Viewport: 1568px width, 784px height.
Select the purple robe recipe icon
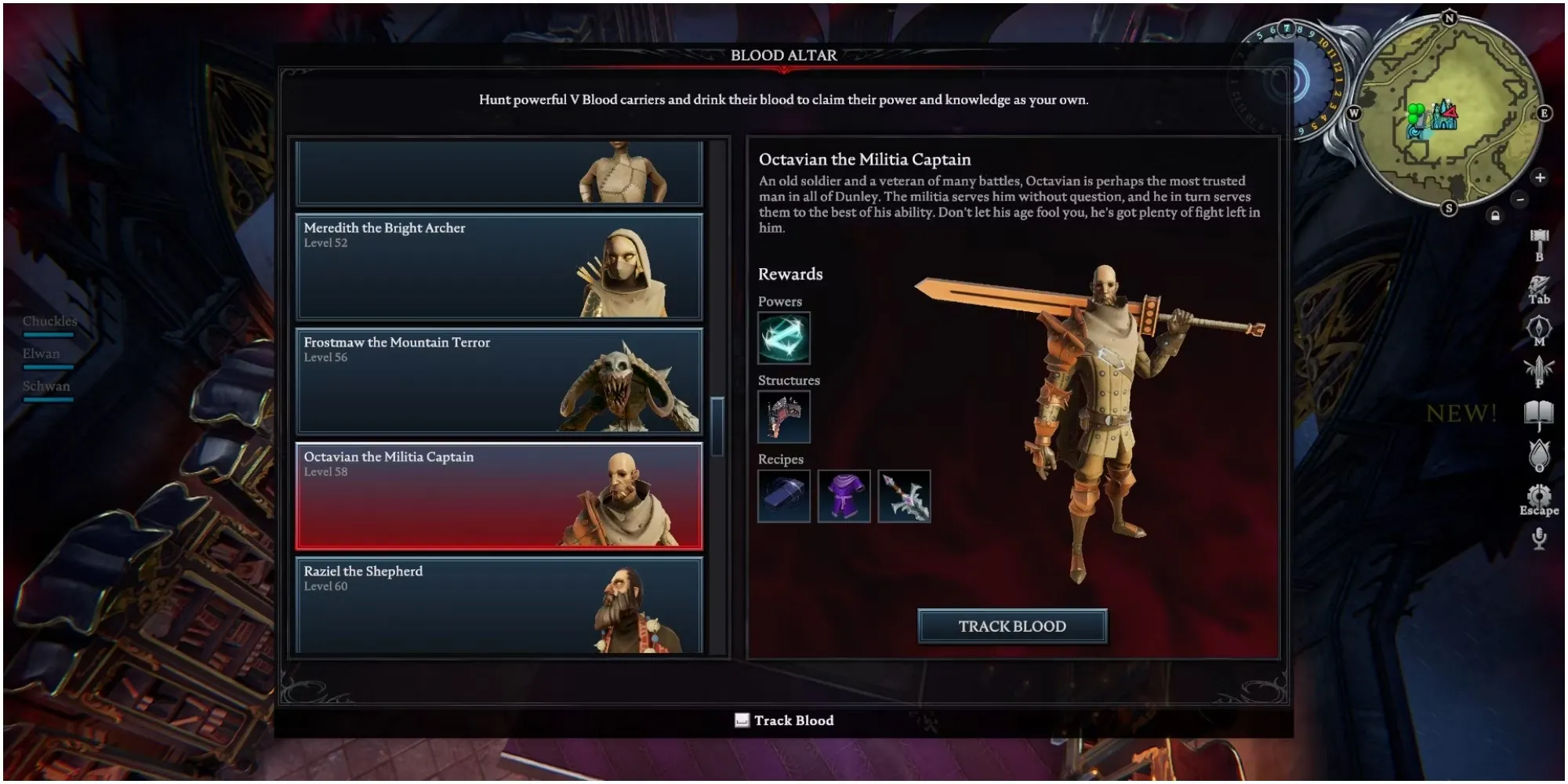point(844,496)
